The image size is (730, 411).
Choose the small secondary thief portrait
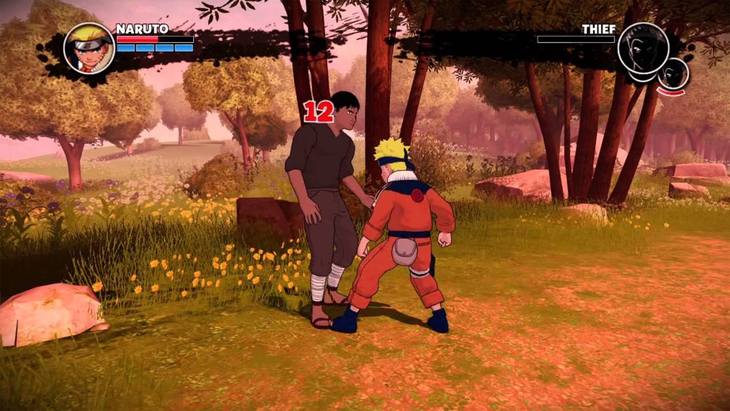pyautogui.click(x=675, y=73)
